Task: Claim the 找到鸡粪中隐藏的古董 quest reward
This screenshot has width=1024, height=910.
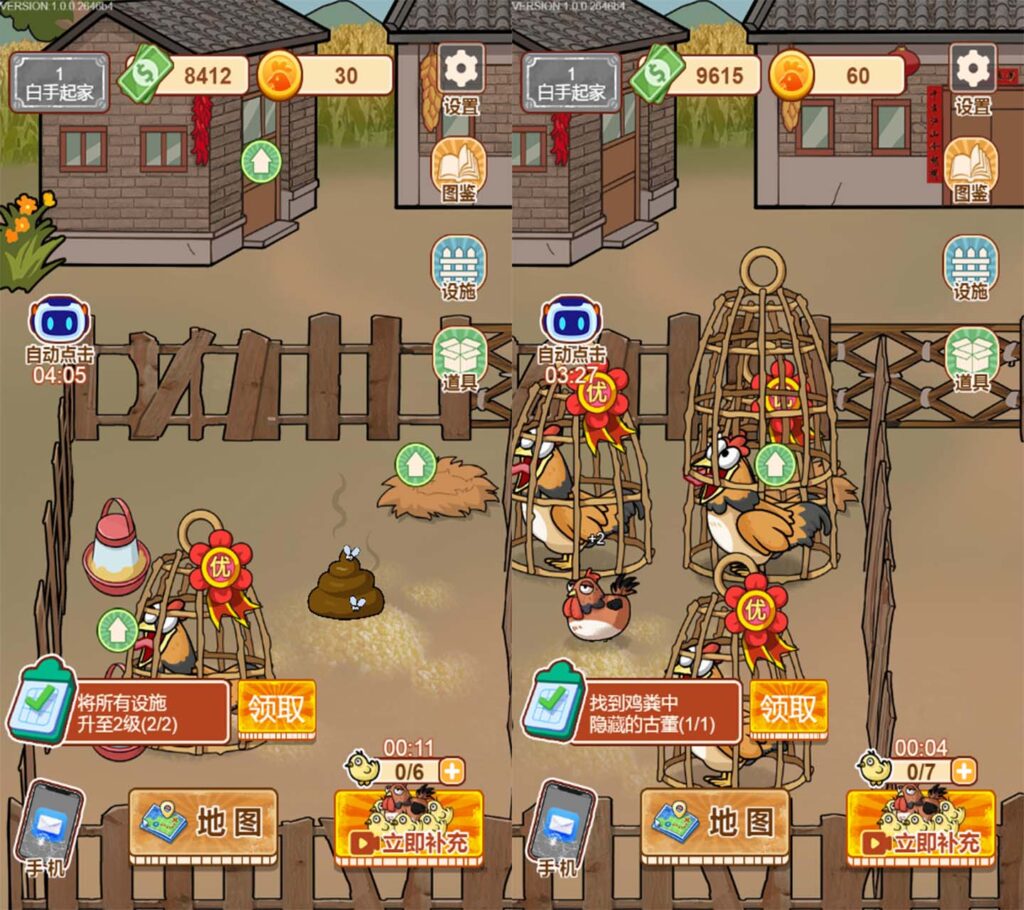Action: pos(788,710)
